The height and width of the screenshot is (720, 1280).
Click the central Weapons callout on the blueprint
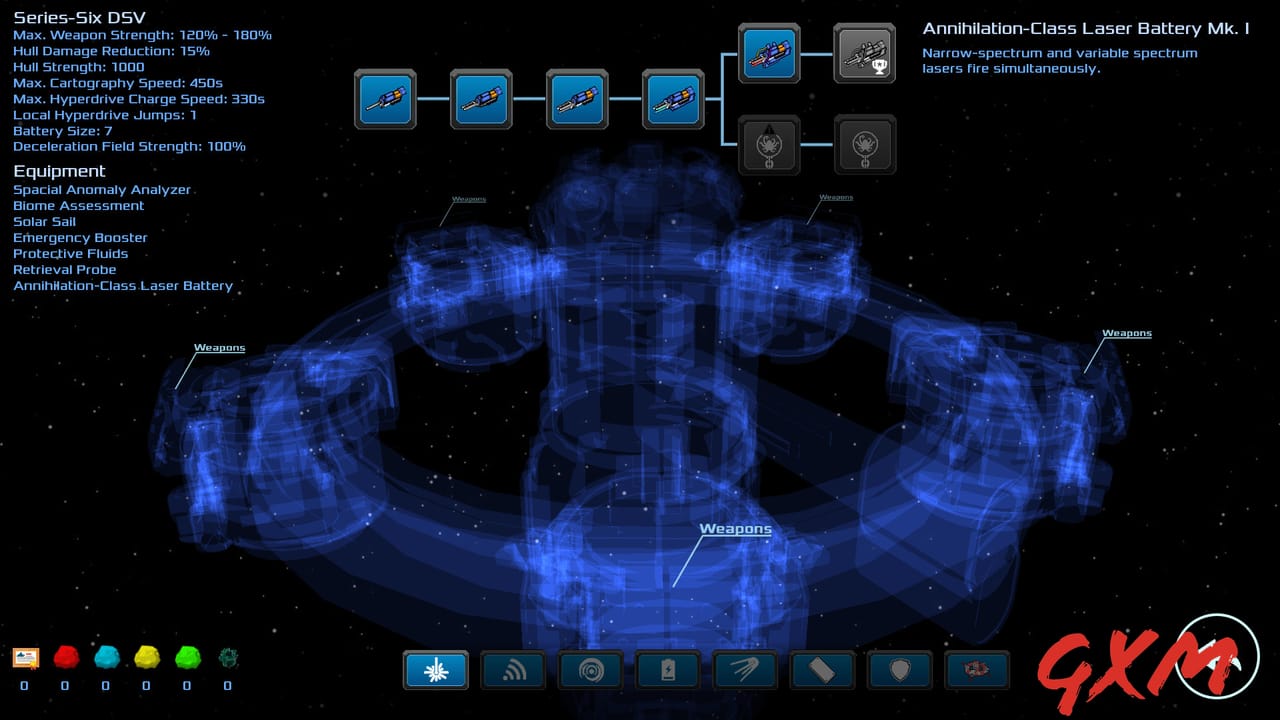coord(735,528)
